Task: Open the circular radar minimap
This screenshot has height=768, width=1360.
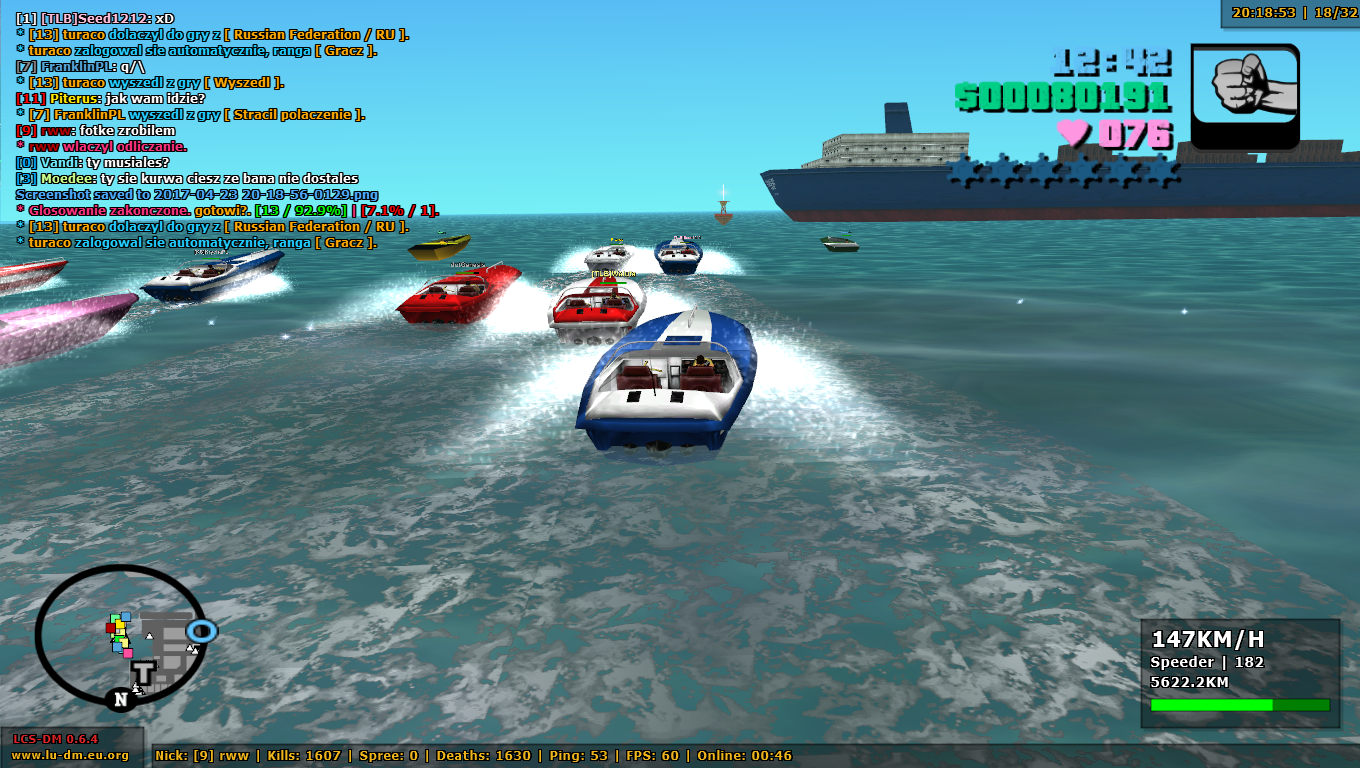Action: click(120, 634)
